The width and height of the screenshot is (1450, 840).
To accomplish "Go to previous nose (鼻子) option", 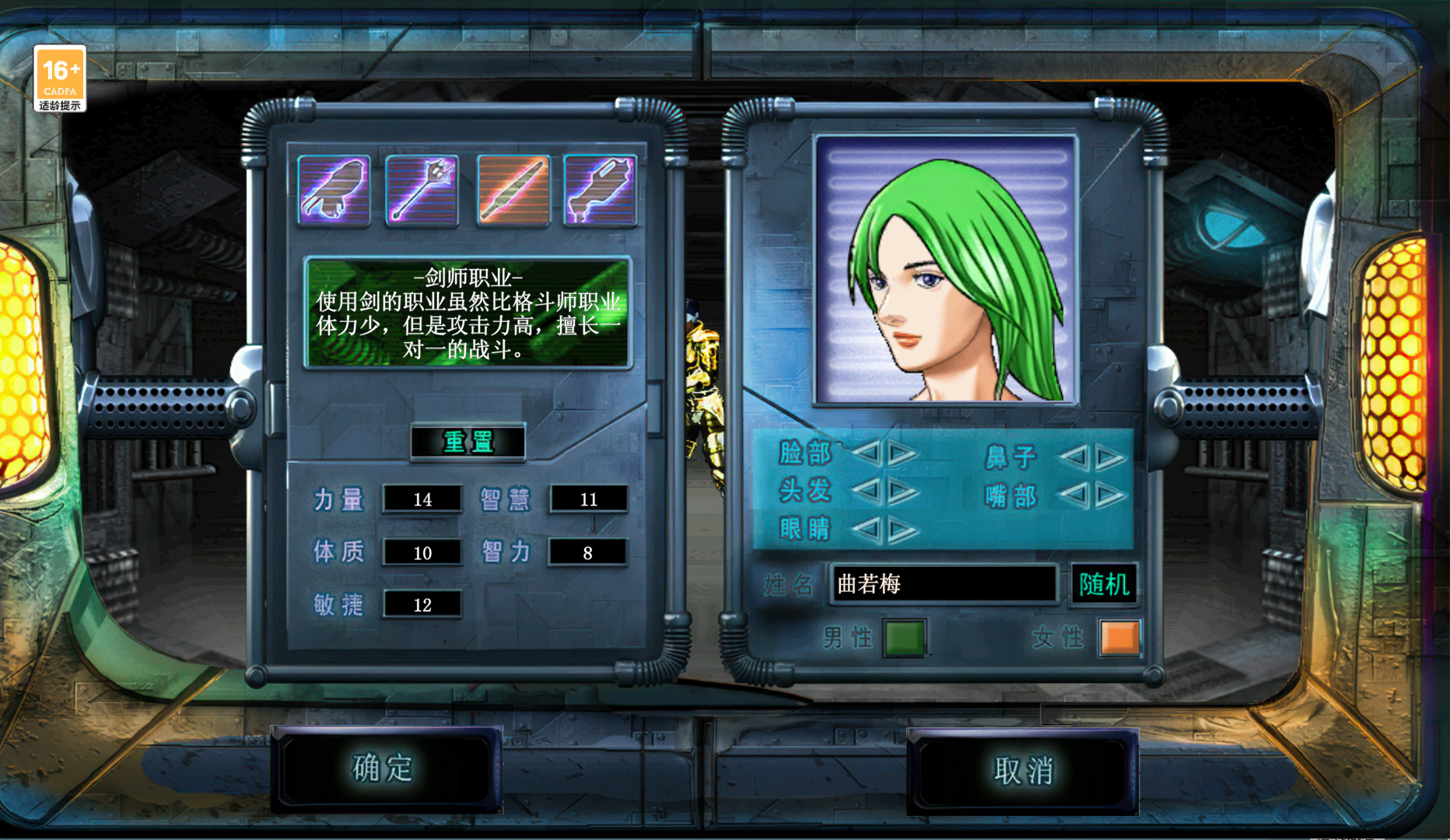I will point(1074,457).
